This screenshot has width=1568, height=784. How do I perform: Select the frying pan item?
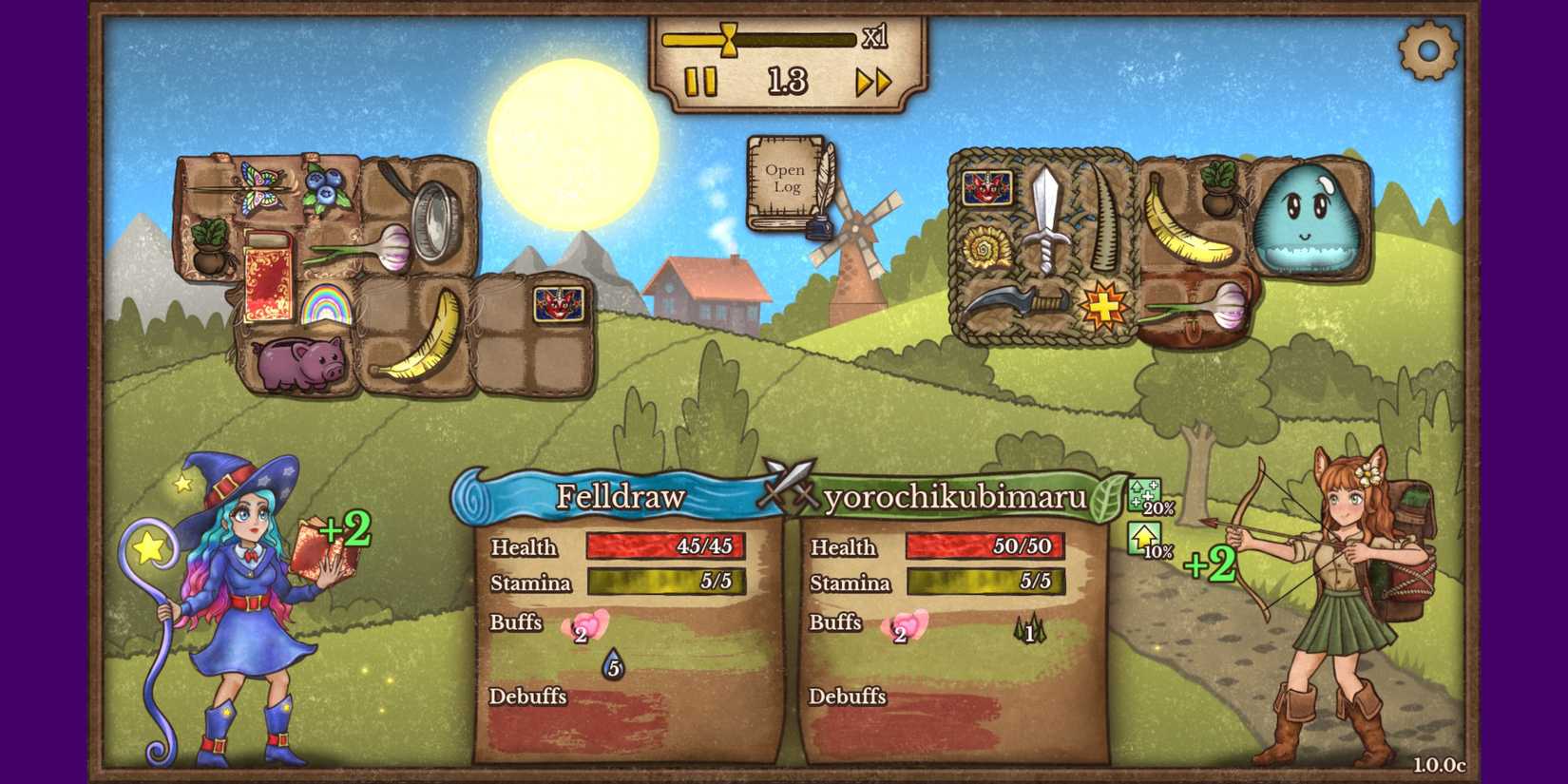point(425,207)
